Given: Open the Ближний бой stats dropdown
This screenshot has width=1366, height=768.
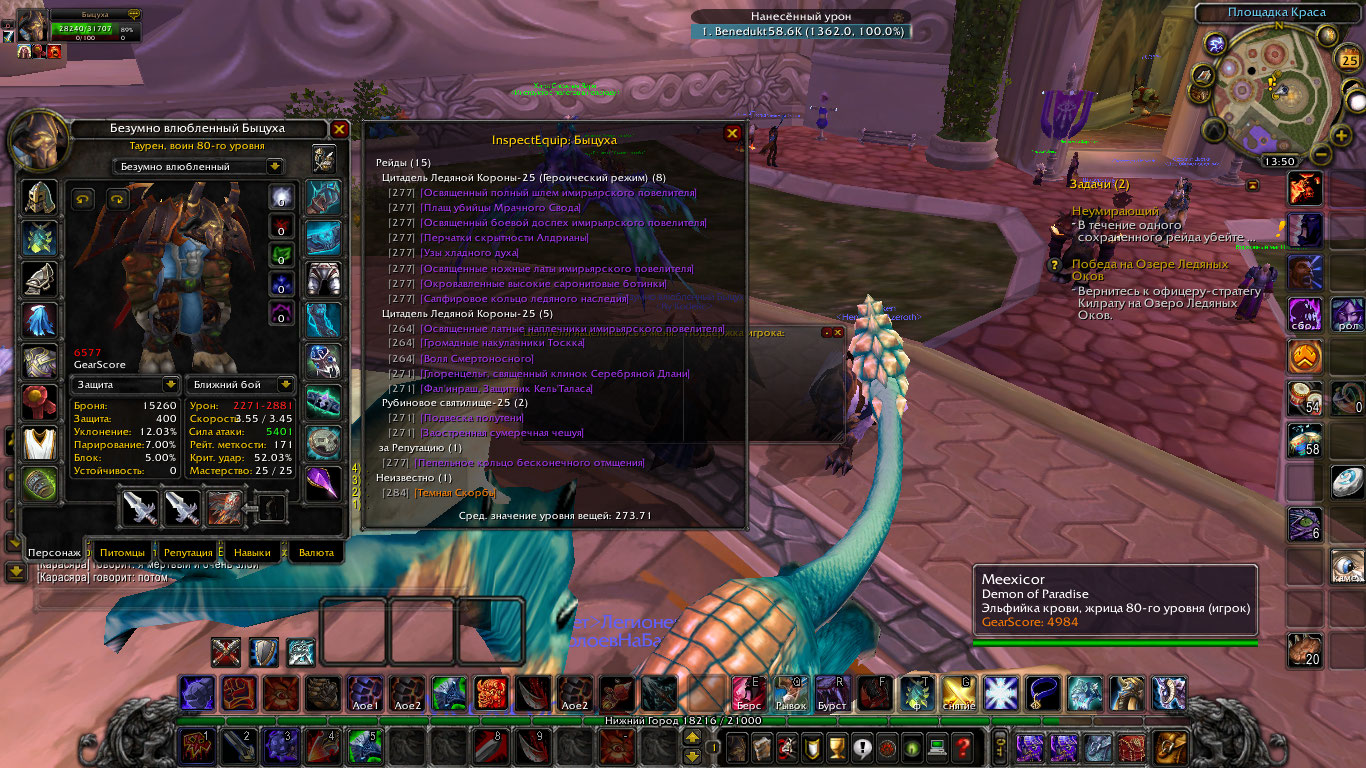Looking at the screenshot, I should pyautogui.click(x=285, y=385).
